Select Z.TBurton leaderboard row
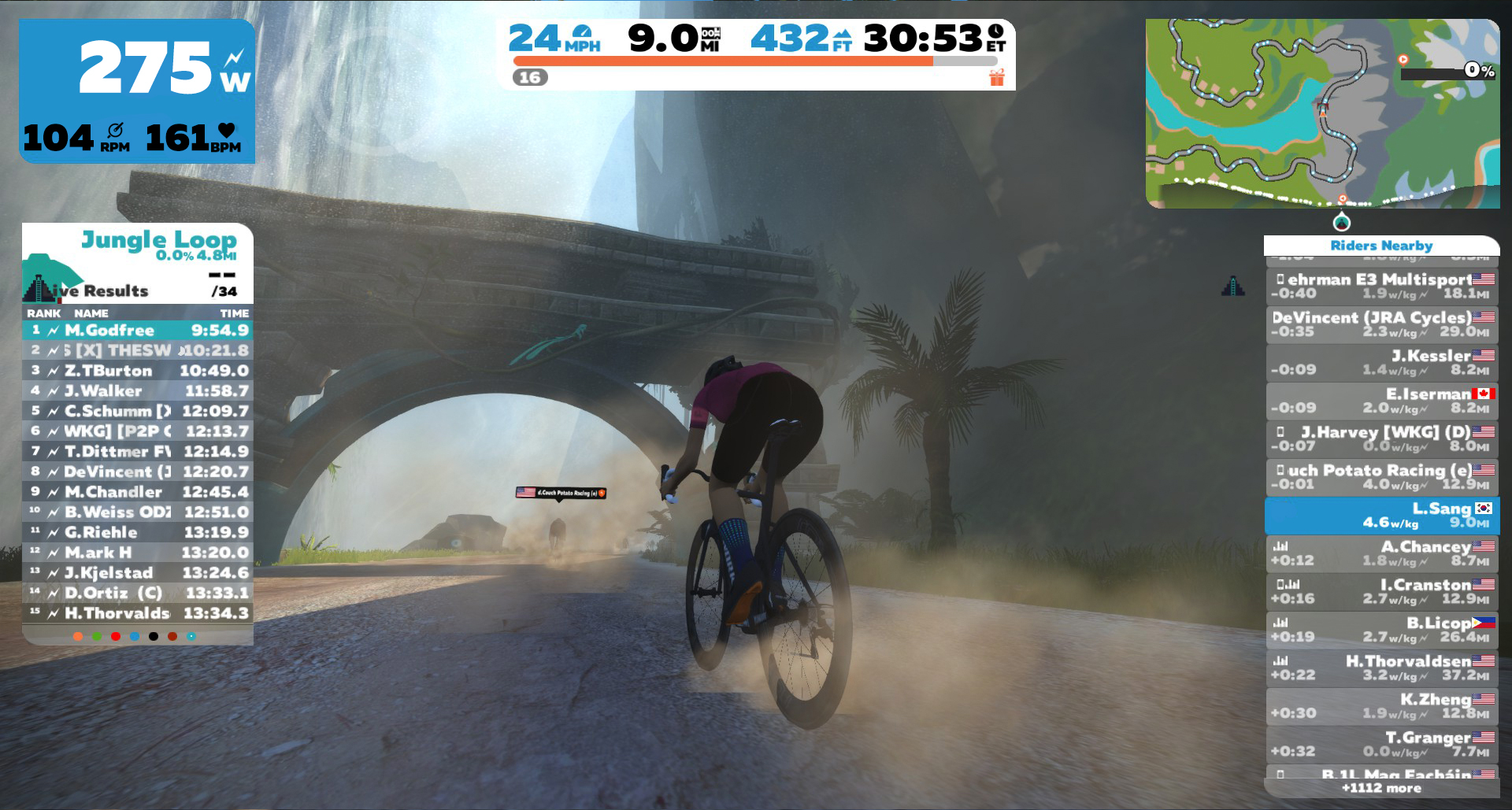This screenshot has height=810, width=1512. 138,371
